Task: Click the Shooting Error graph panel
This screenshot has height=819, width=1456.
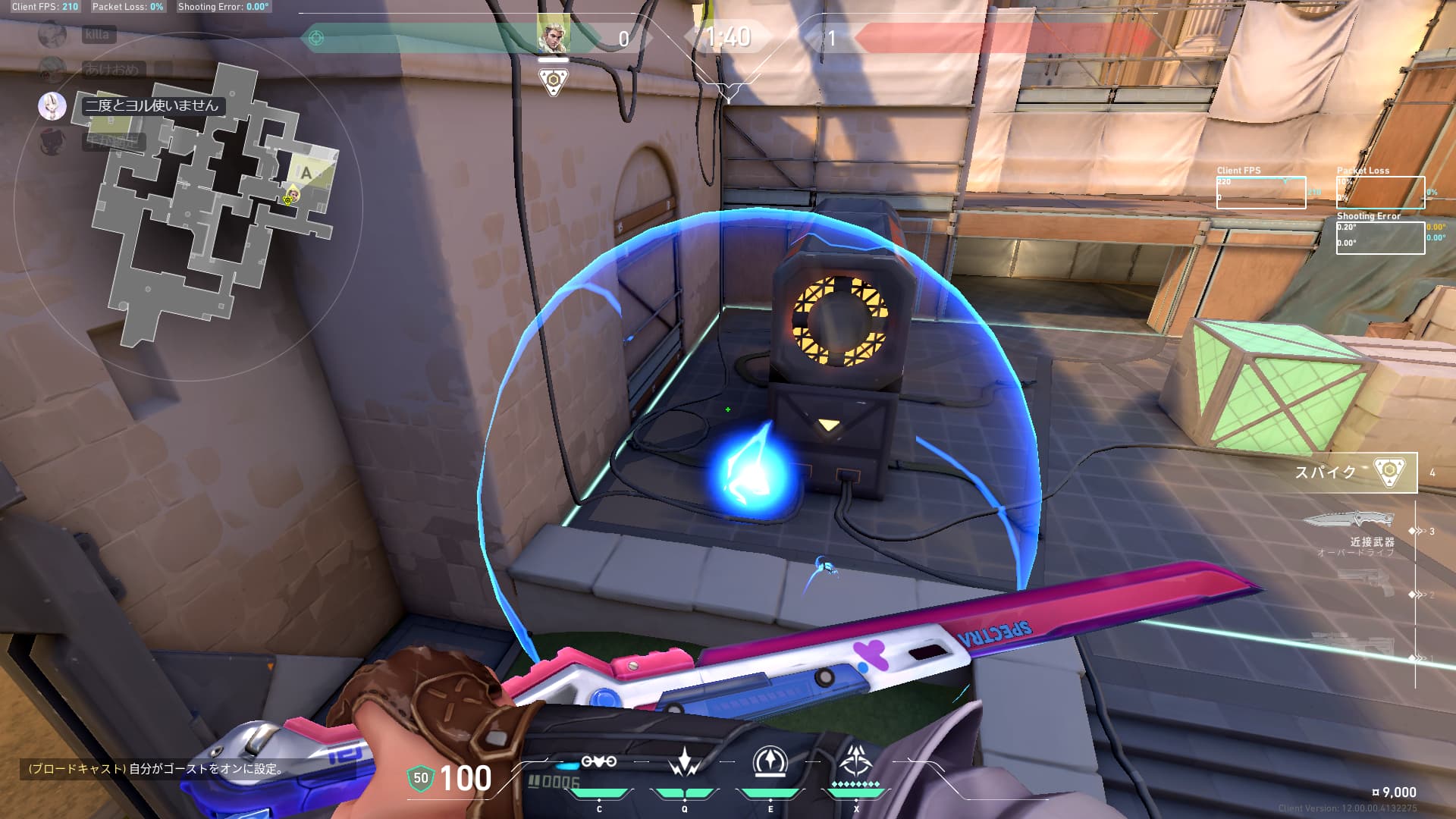Action: [1379, 237]
